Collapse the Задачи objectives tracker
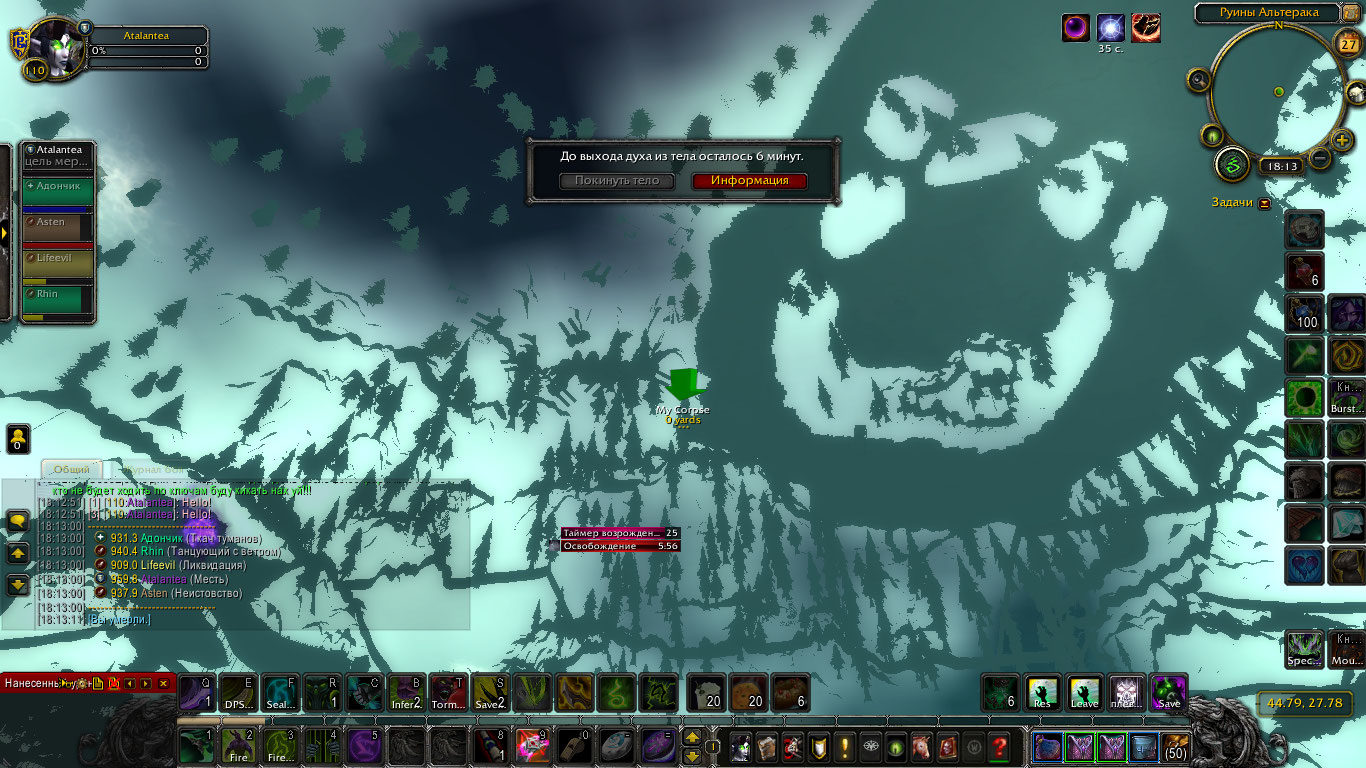Screen dimensions: 1366x768 [x=1265, y=203]
